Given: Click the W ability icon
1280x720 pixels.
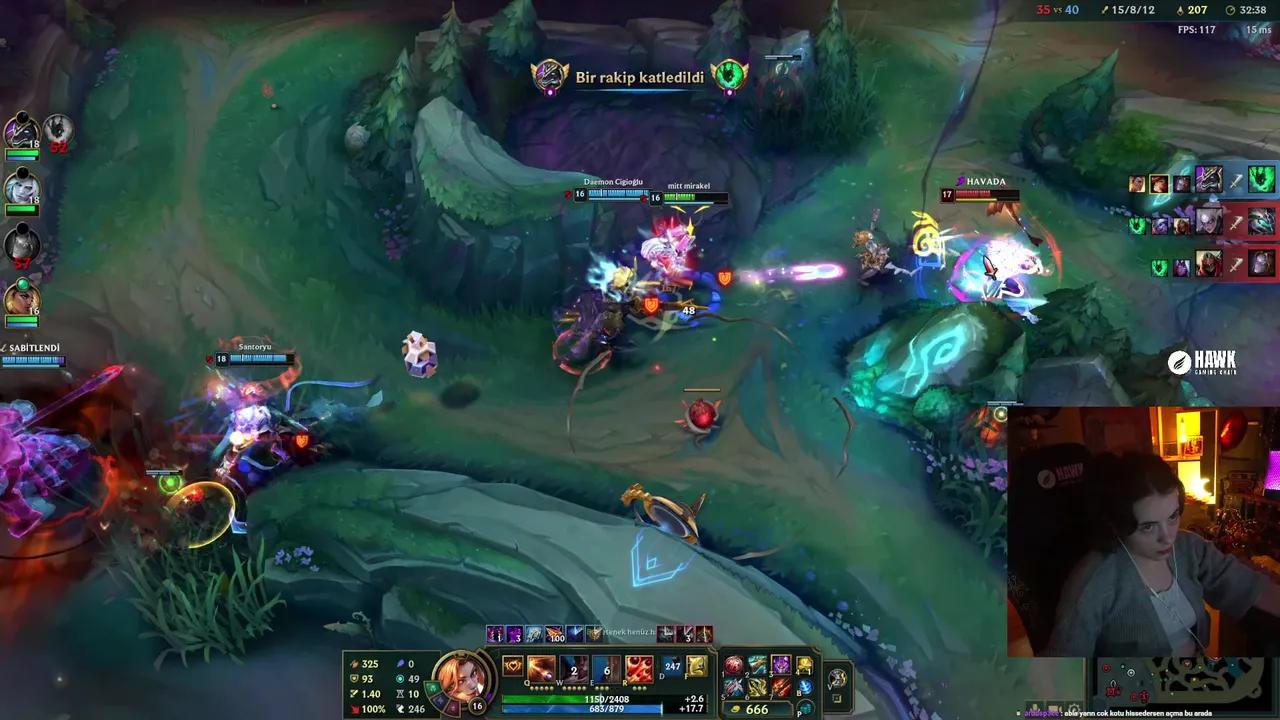Looking at the screenshot, I should (572, 667).
